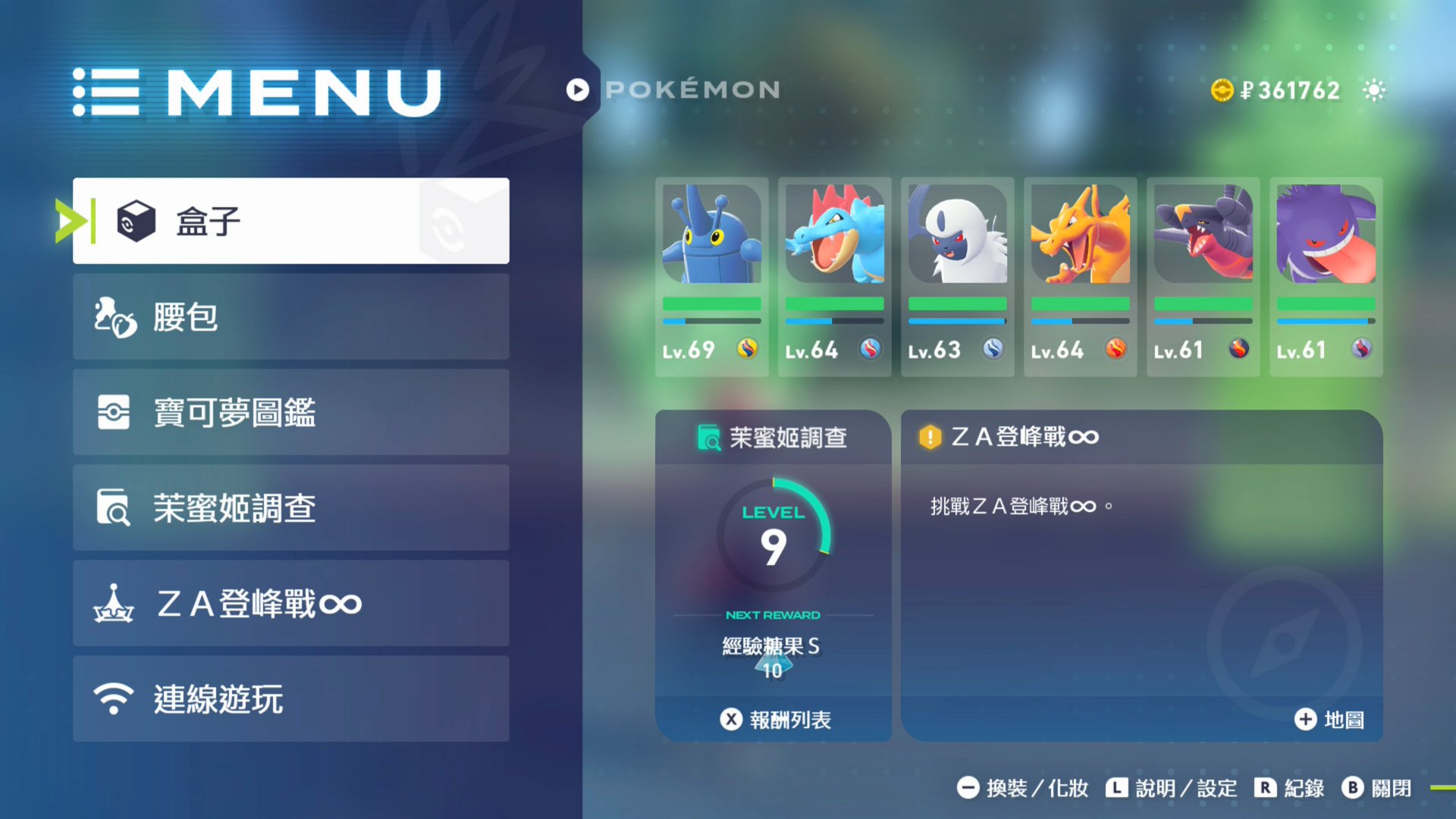Open the ZA登峰戰∞ mission panel
This screenshot has width=1456, height=819.
[x=1141, y=561]
